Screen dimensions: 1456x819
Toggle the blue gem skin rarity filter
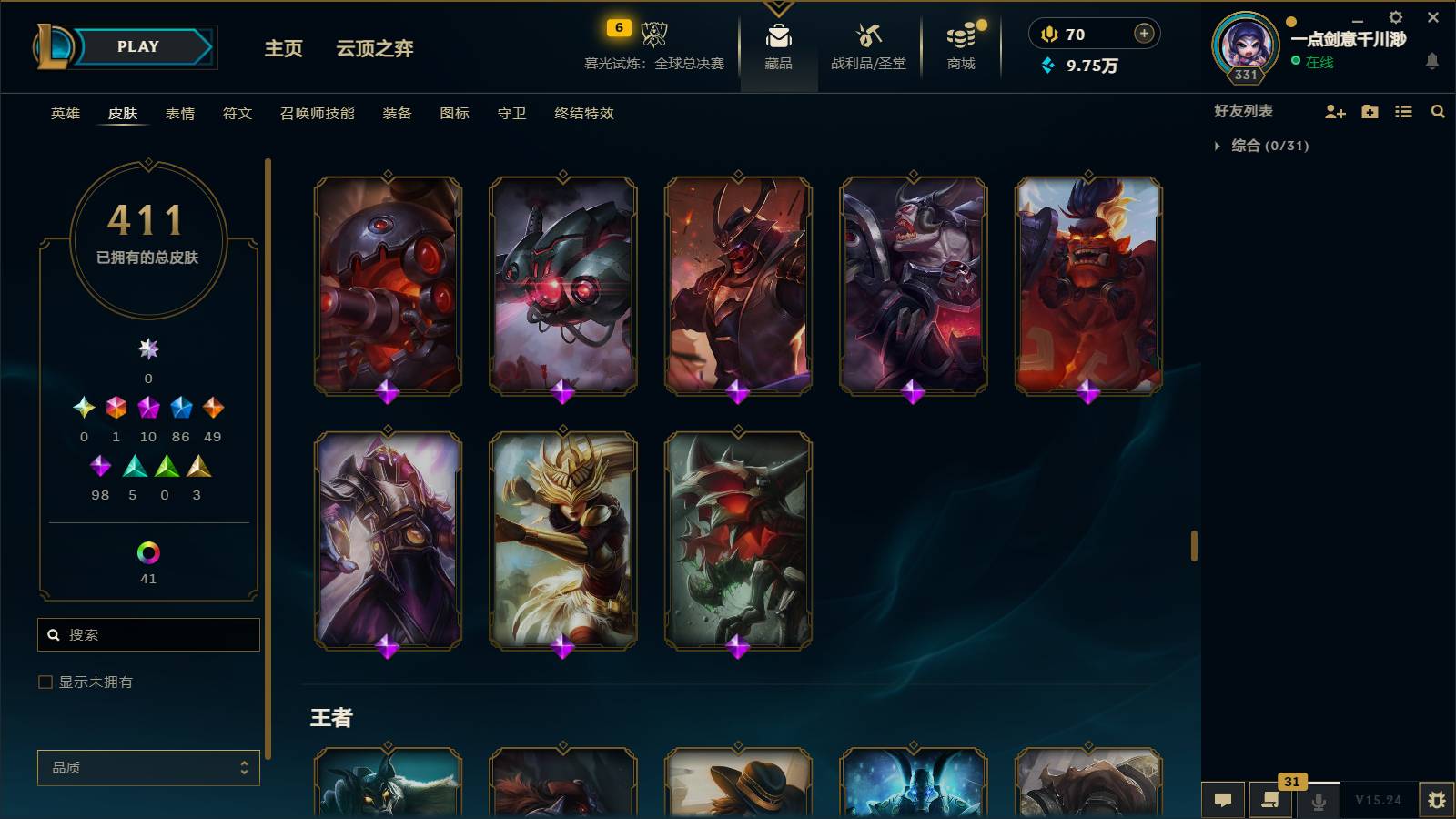click(x=180, y=409)
